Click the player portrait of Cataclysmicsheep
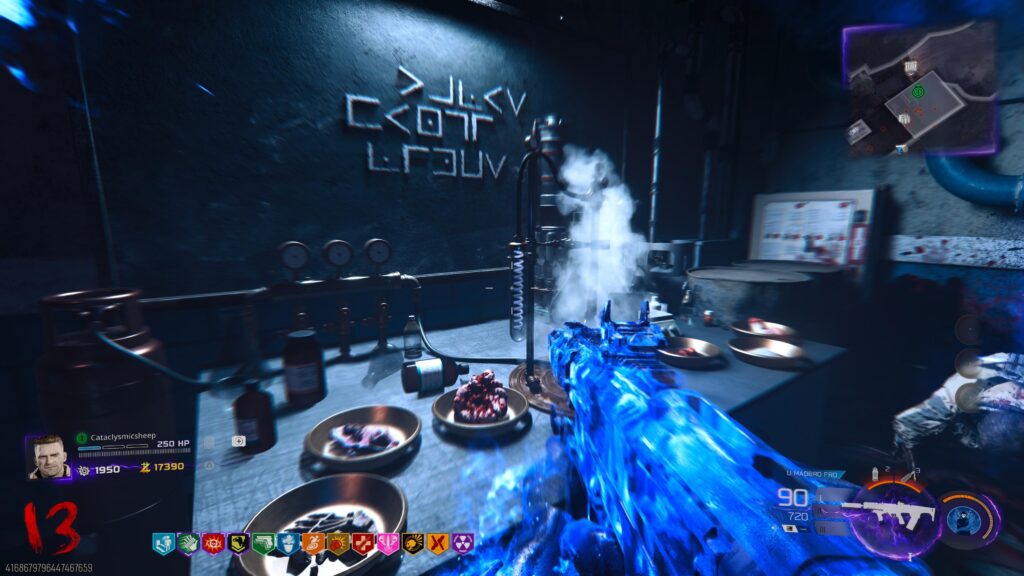Viewport: 1024px width, 576px height. click(x=49, y=456)
